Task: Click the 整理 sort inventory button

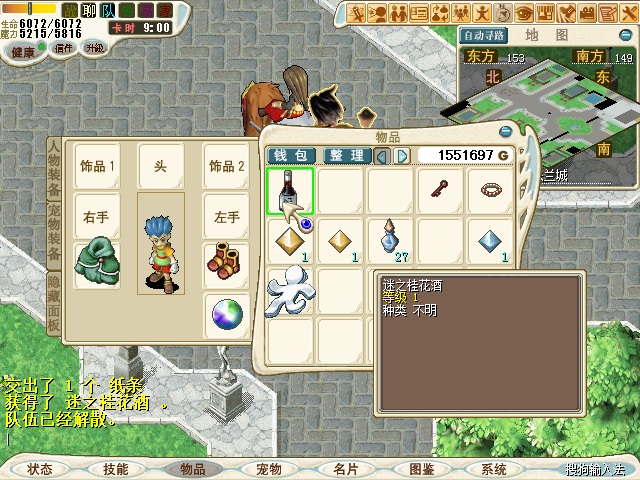Action: click(x=346, y=156)
